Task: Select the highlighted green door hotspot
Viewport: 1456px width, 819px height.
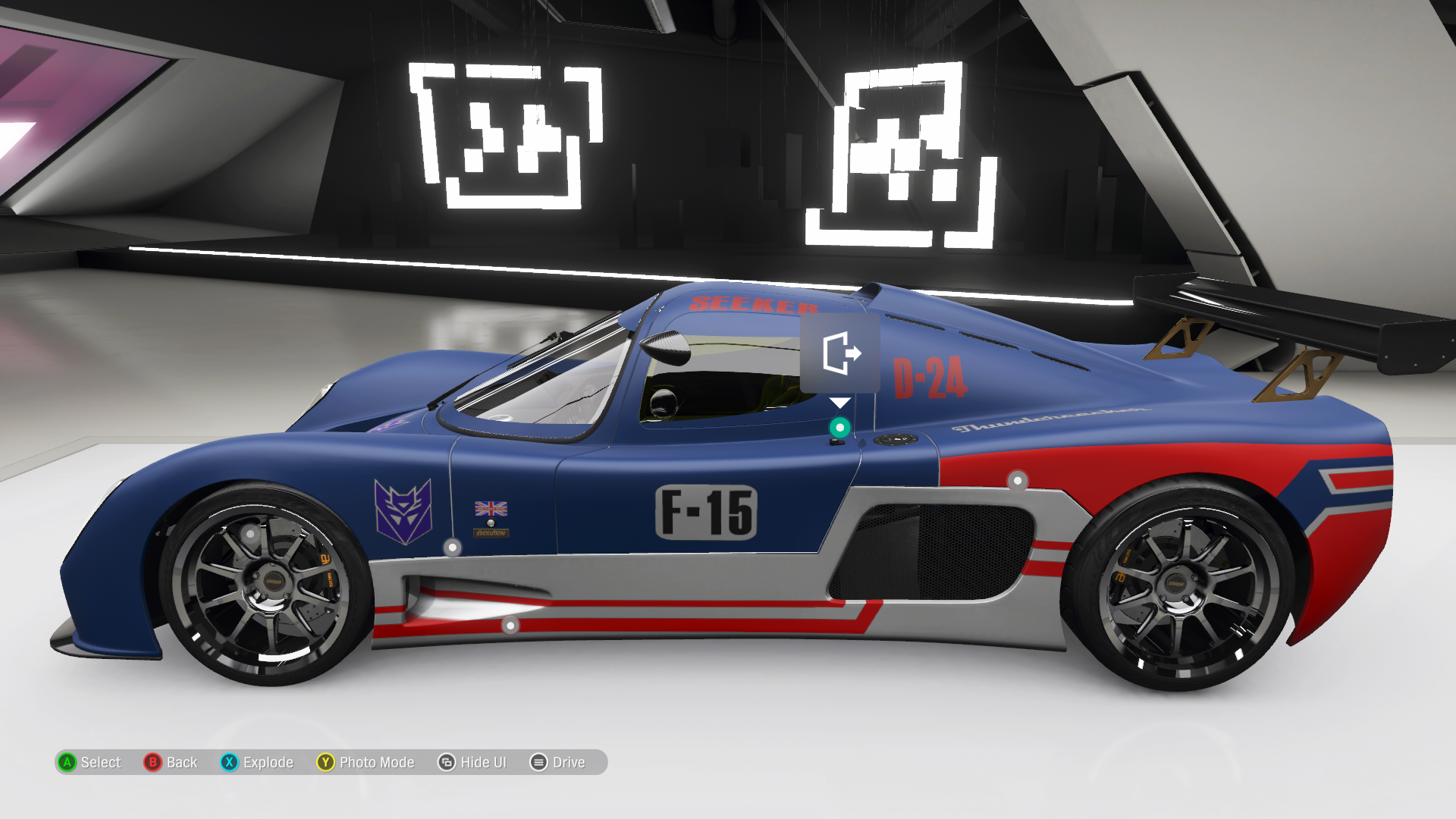Action: click(x=839, y=428)
